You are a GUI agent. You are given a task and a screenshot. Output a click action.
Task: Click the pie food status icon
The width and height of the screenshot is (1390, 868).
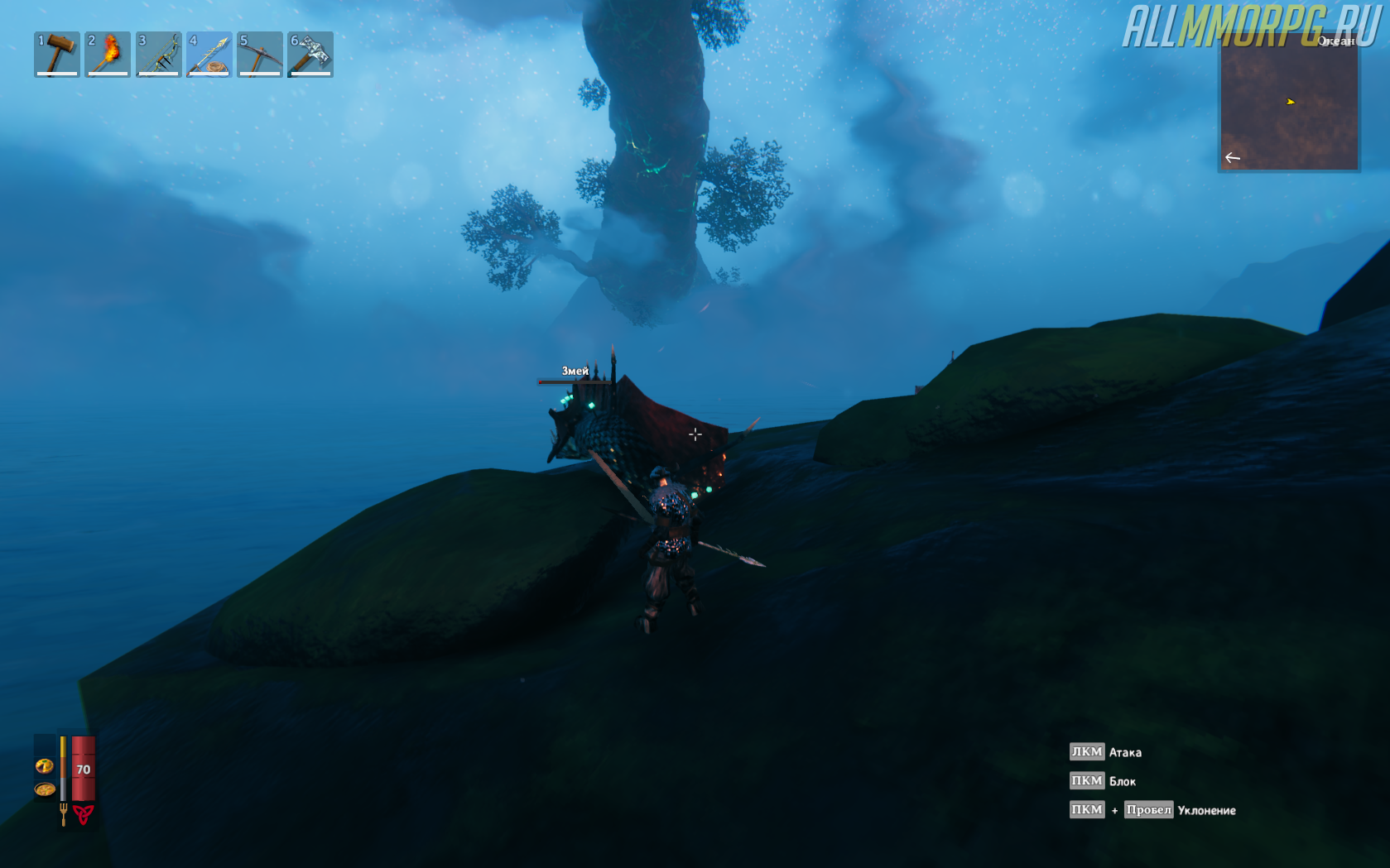[45, 766]
